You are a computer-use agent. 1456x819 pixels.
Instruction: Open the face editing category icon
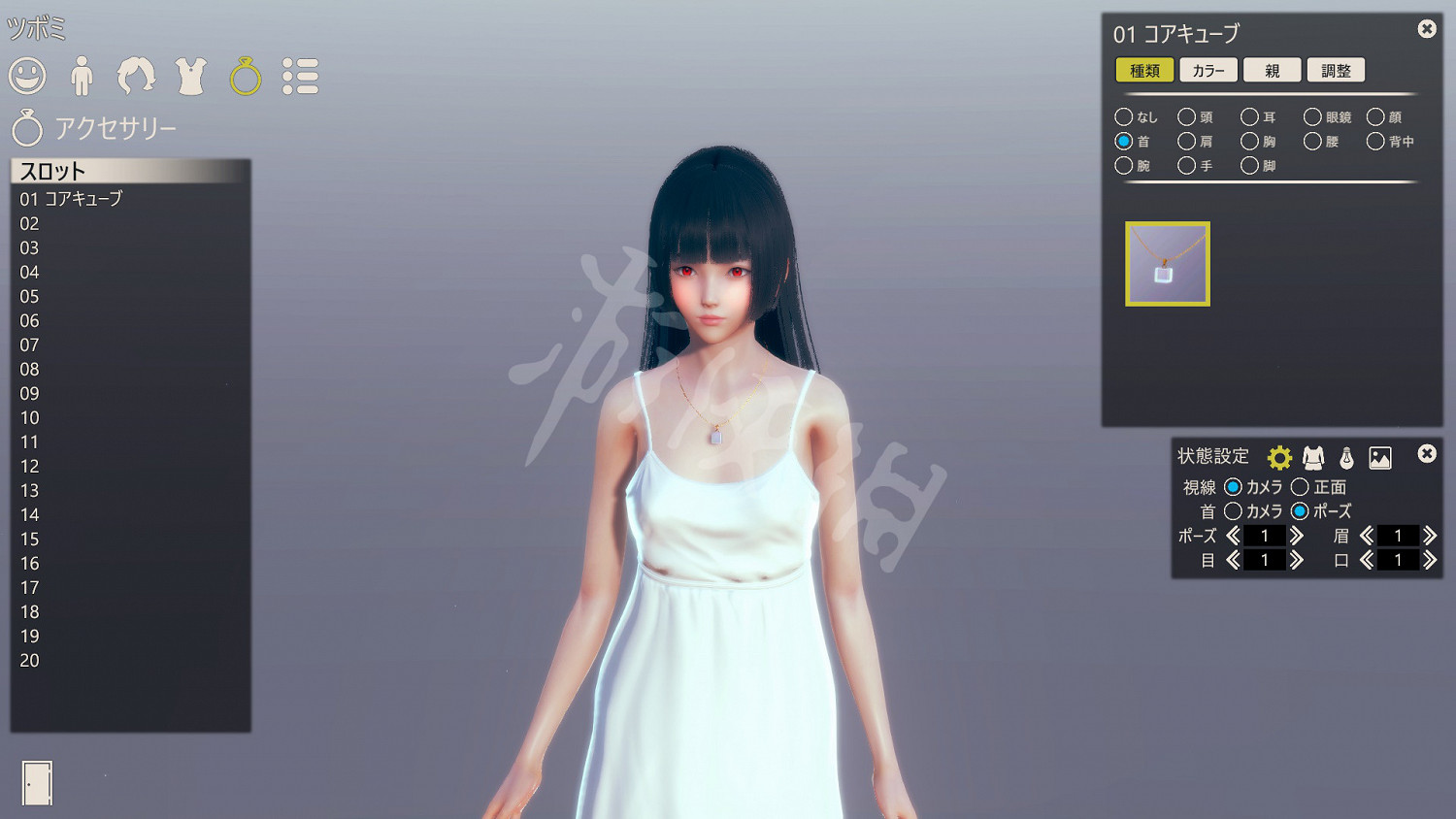(27, 76)
